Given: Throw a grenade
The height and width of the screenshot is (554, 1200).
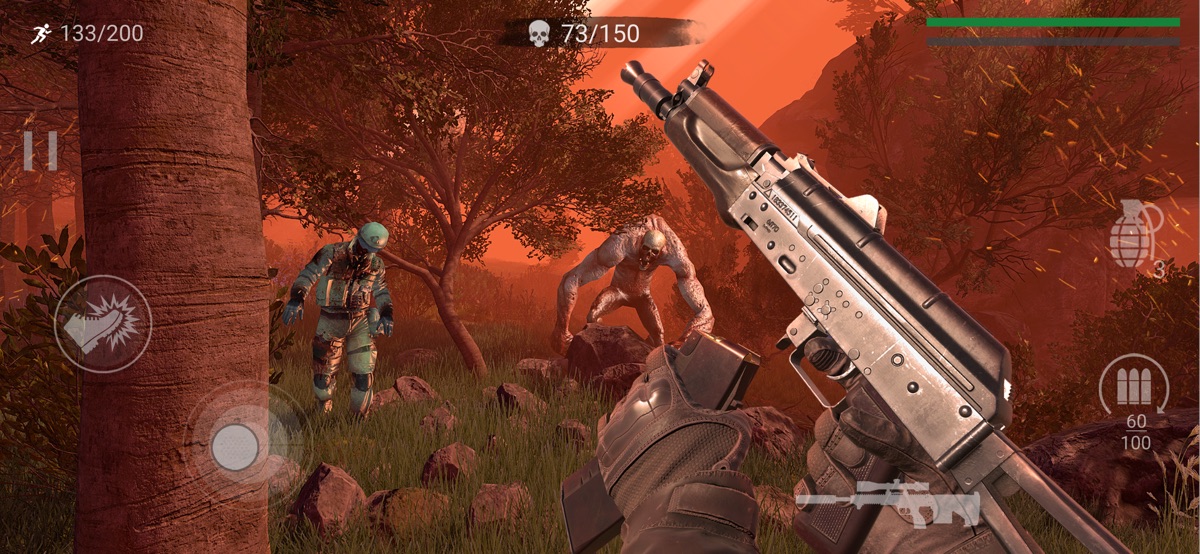Looking at the screenshot, I should click(1135, 234).
